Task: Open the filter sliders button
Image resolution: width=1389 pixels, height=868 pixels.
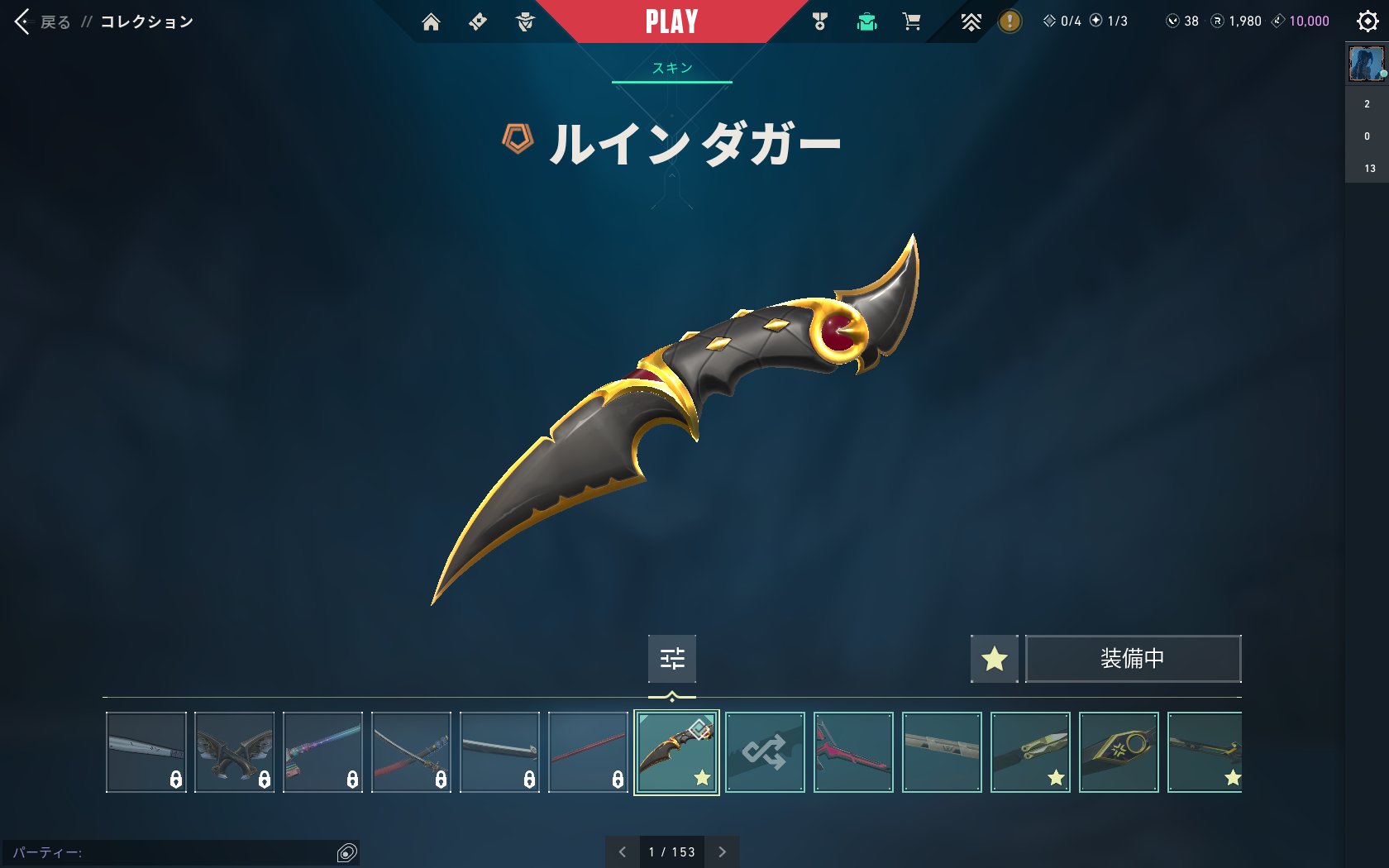Action: [x=671, y=658]
